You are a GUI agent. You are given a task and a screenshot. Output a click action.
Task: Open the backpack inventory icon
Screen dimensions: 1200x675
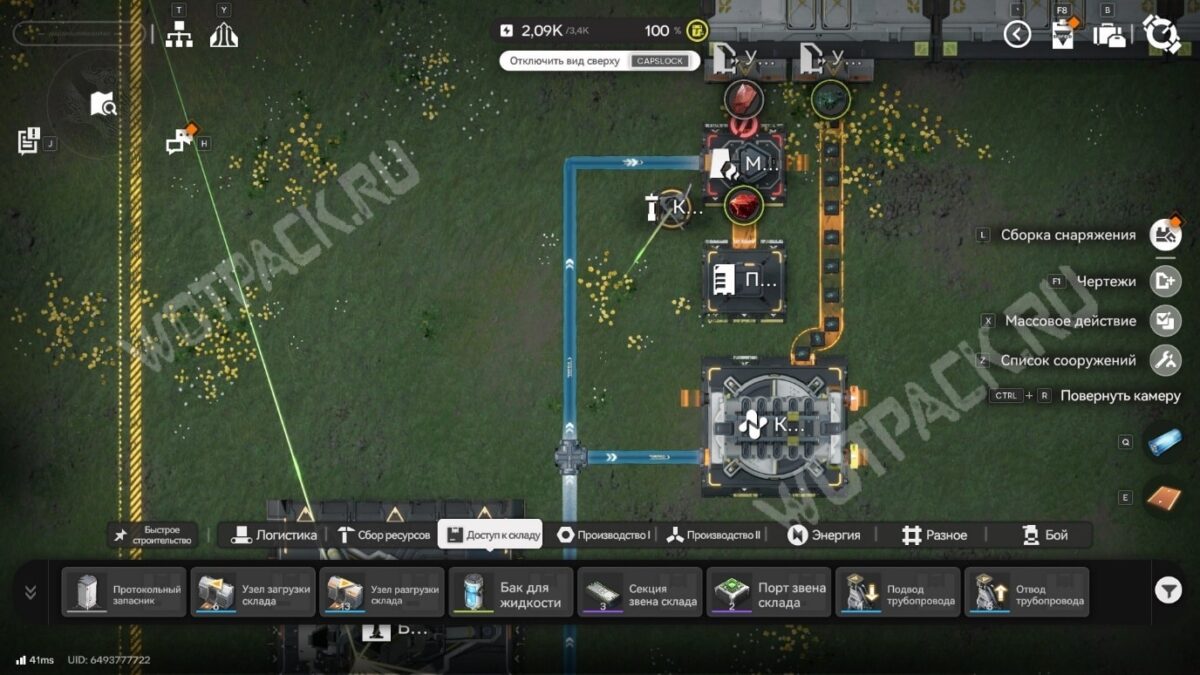coord(1109,35)
